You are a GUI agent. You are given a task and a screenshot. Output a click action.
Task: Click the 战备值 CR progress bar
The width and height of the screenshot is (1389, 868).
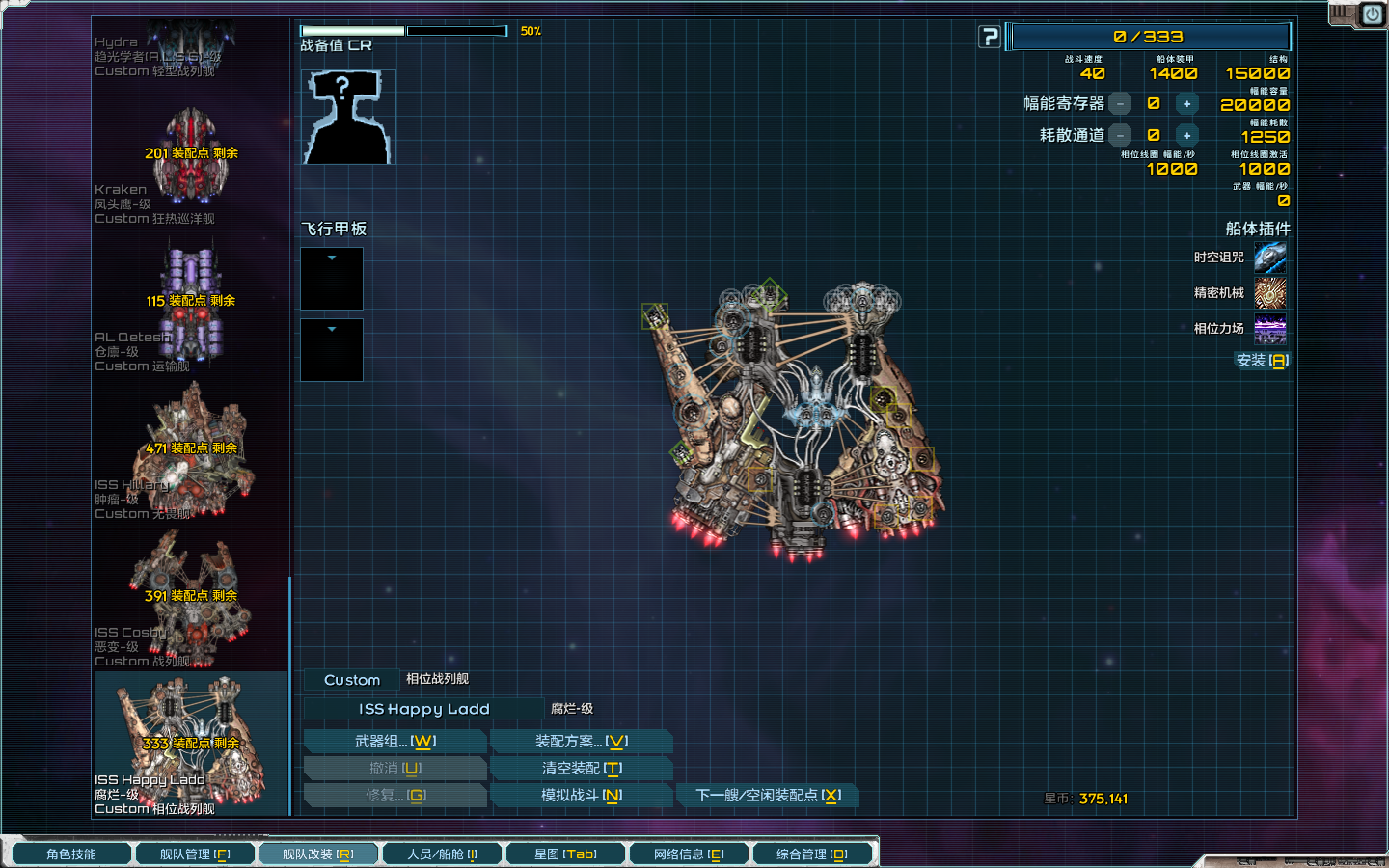(405, 30)
